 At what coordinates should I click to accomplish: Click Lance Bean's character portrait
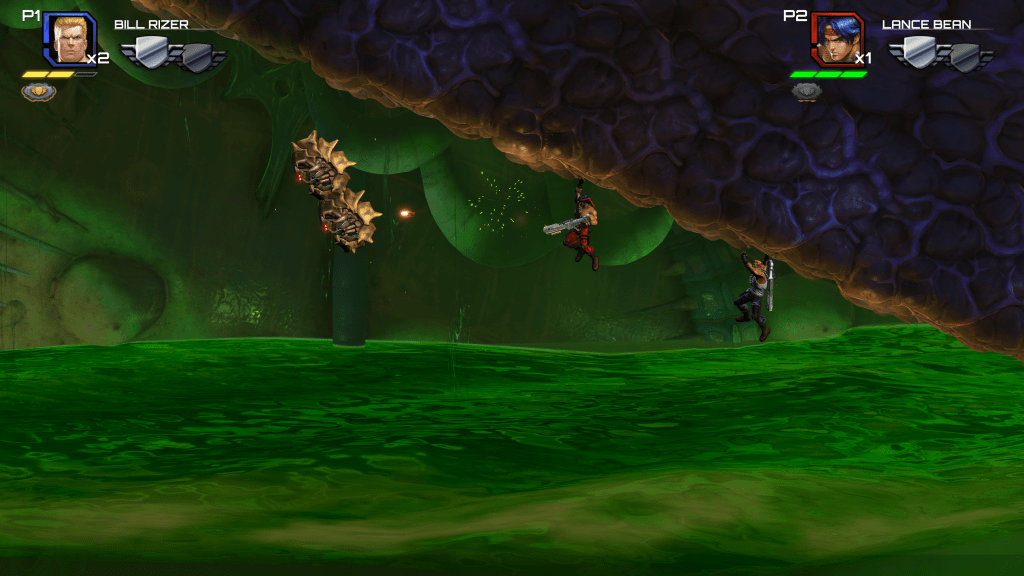(x=837, y=38)
